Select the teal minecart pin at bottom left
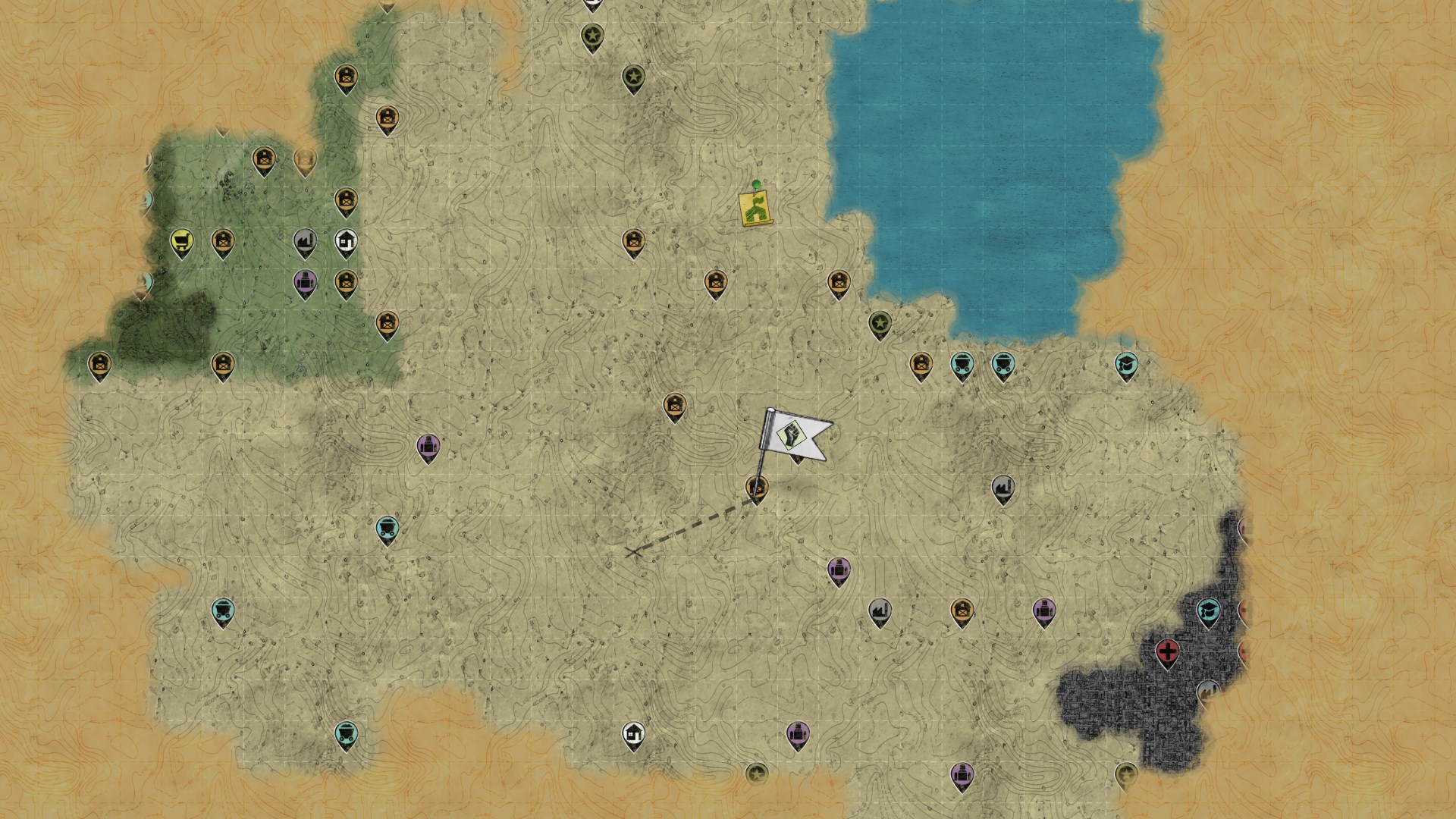Screen dimensions: 1456x819 pos(348,733)
